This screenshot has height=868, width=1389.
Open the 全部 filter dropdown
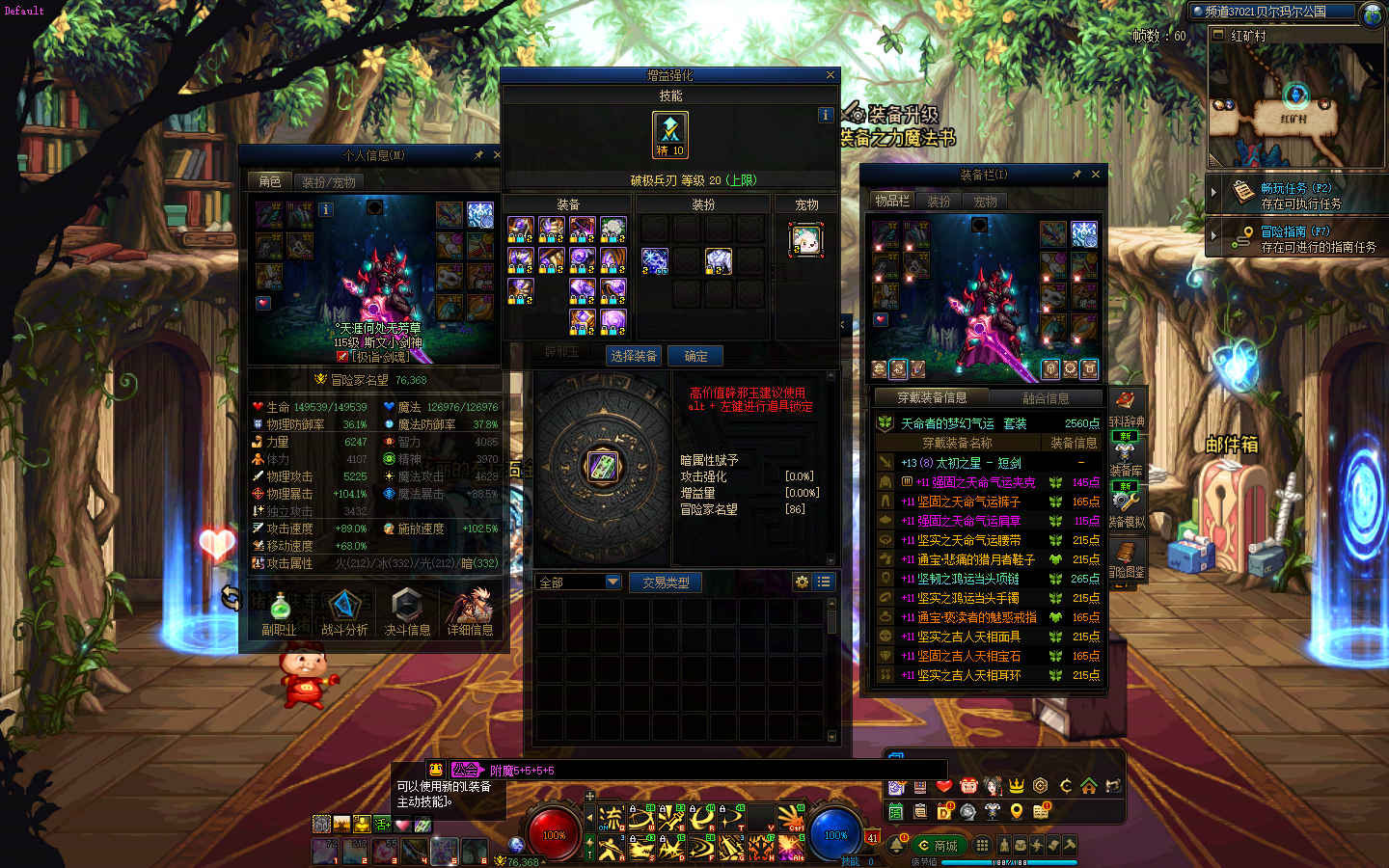[578, 583]
